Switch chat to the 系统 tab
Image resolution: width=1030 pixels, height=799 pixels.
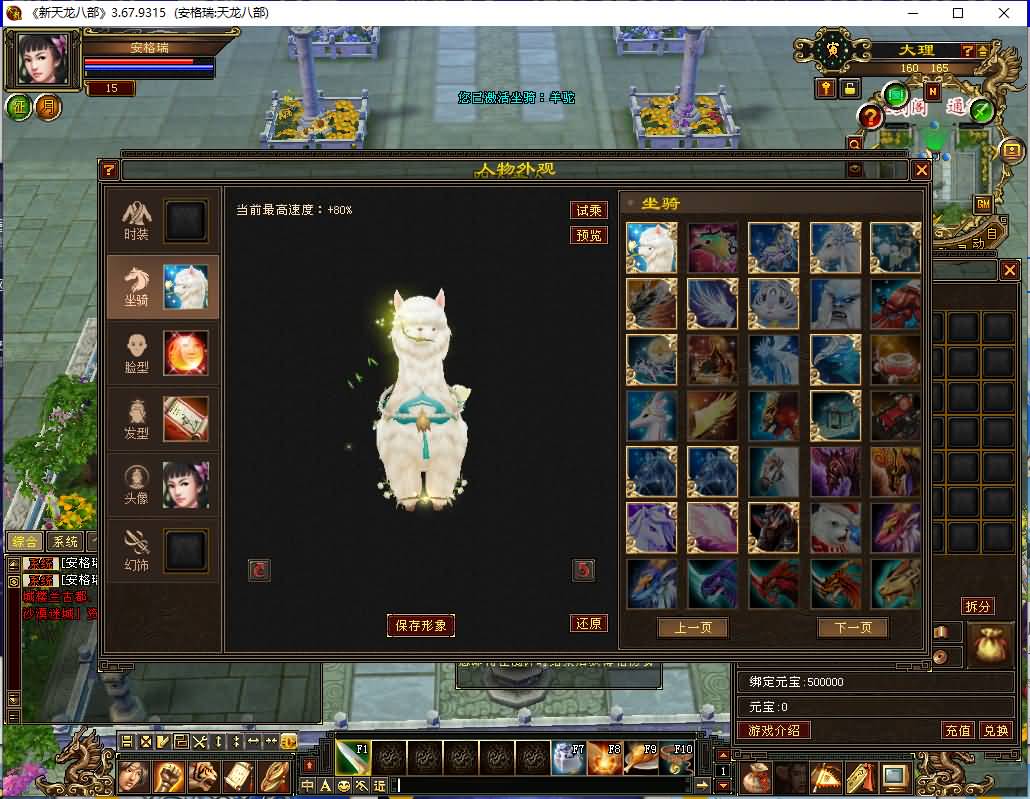(x=65, y=541)
